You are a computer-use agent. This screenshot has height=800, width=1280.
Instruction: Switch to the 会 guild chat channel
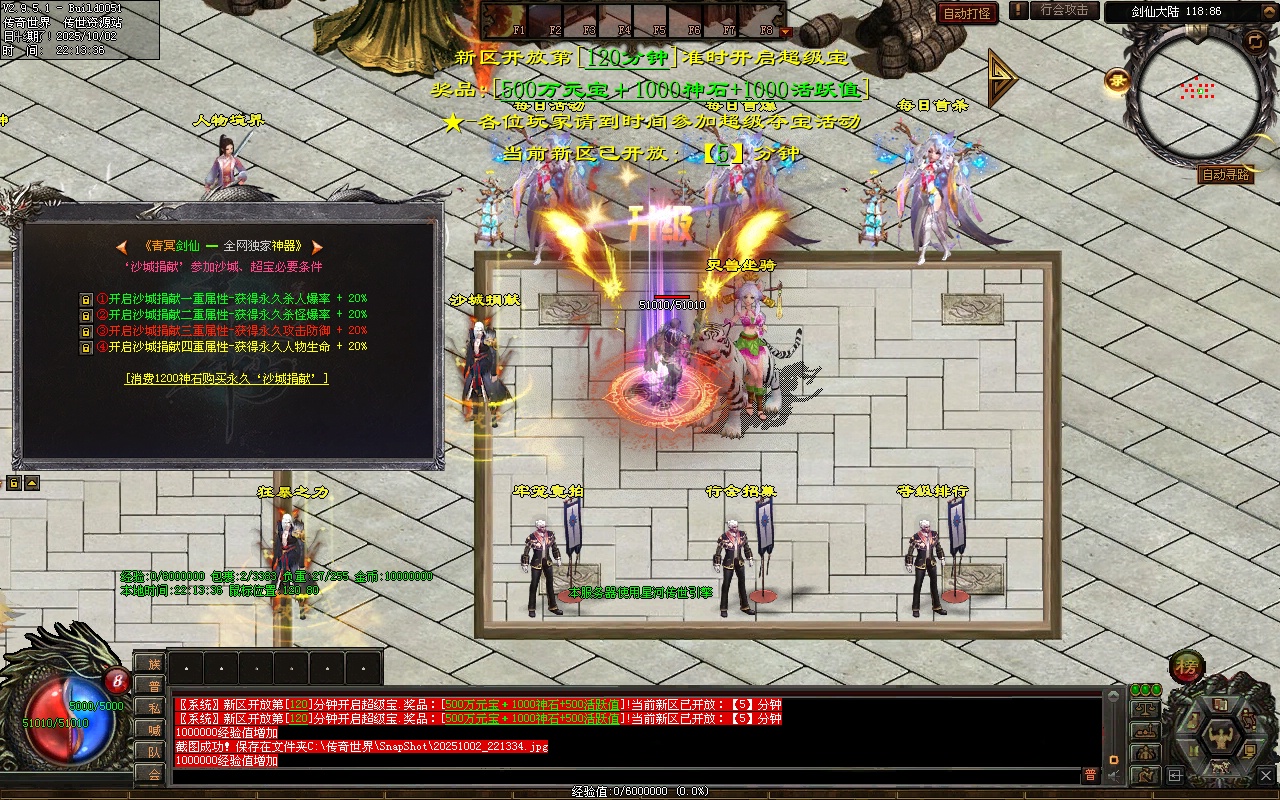[x=153, y=773]
